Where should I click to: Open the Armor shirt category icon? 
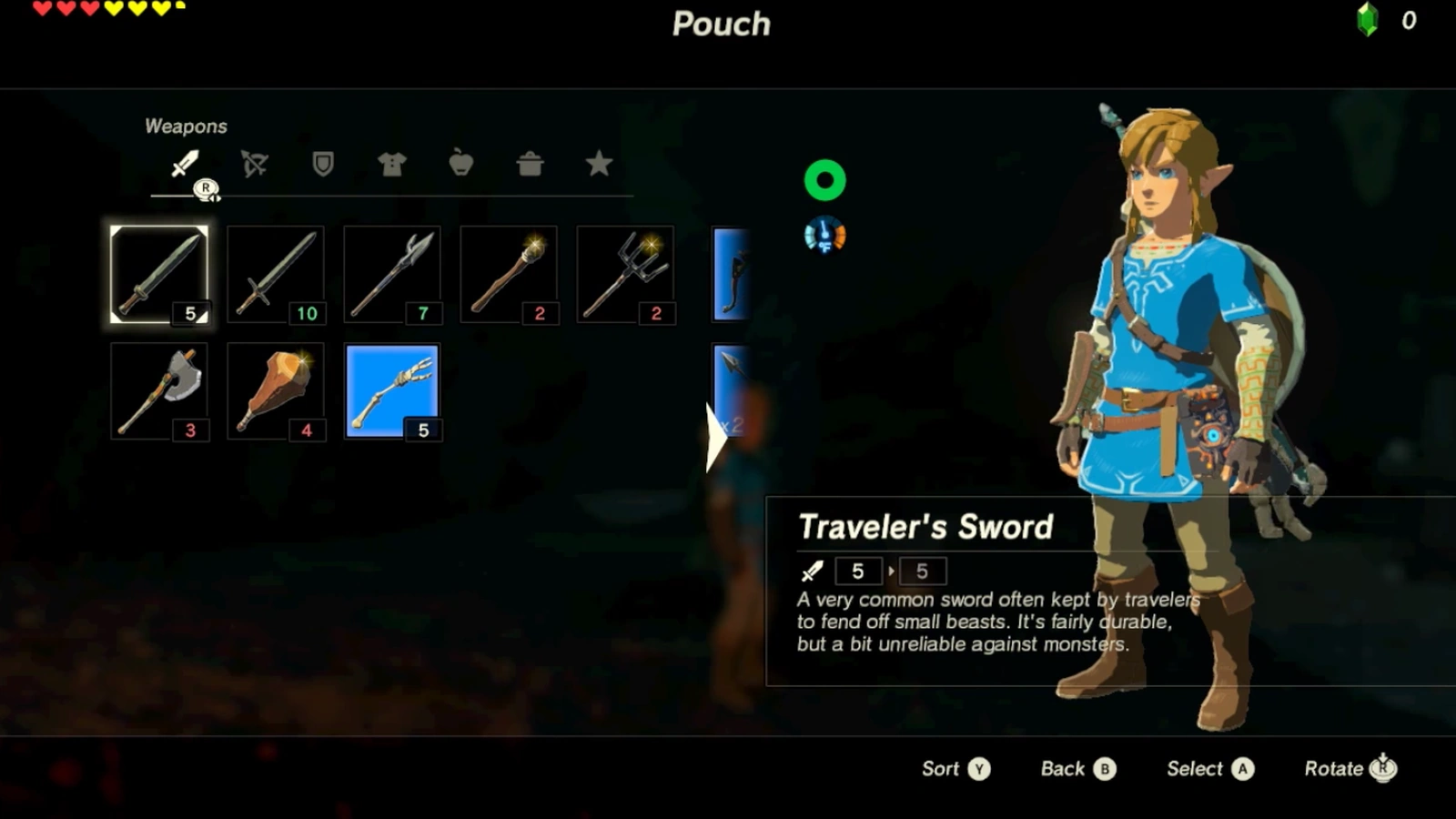click(x=391, y=165)
